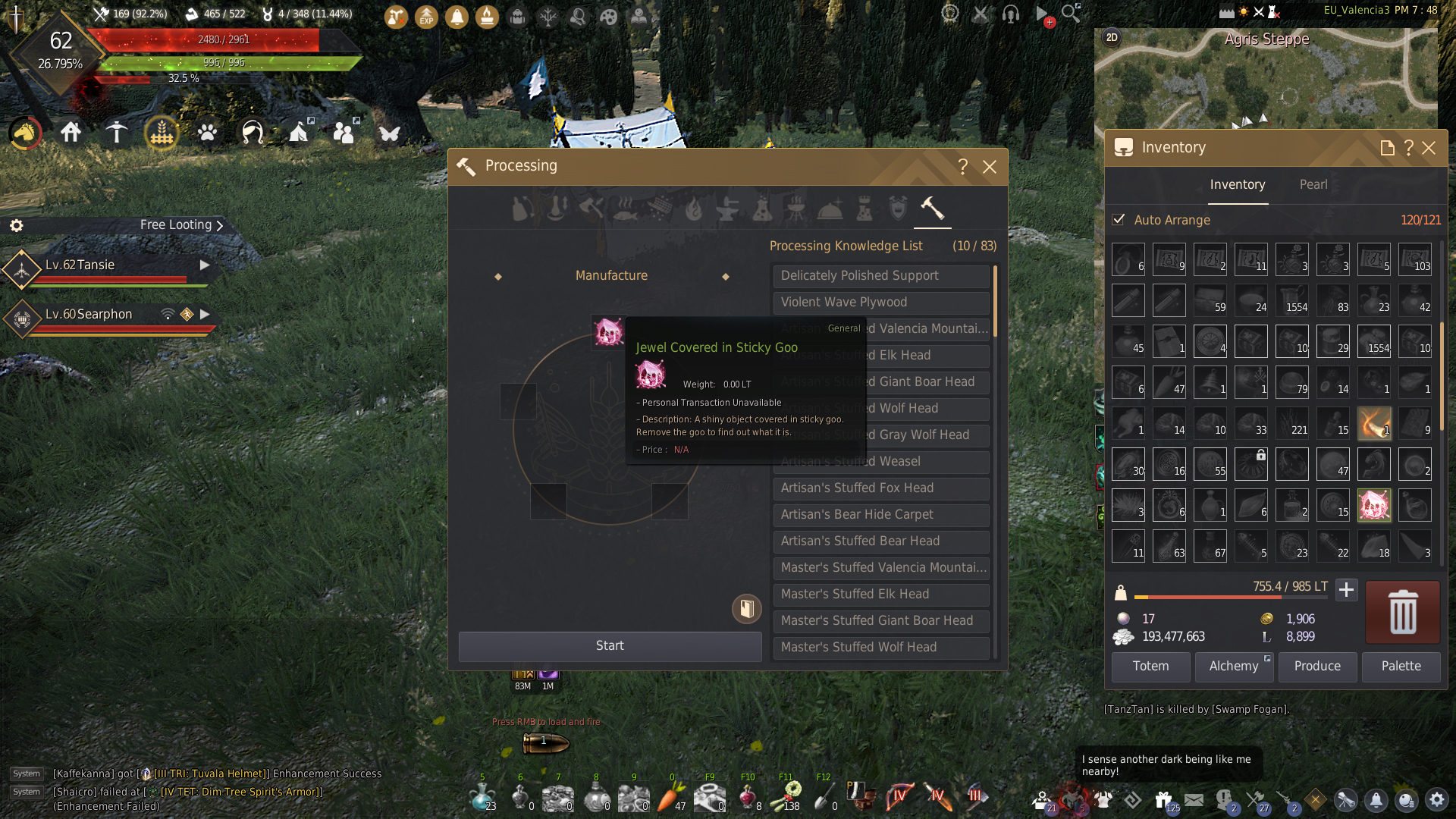Viewport: 1456px width, 819px height.
Task: Toggle the Auto Arrange checkbox
Action: [x=1119, y=220]
